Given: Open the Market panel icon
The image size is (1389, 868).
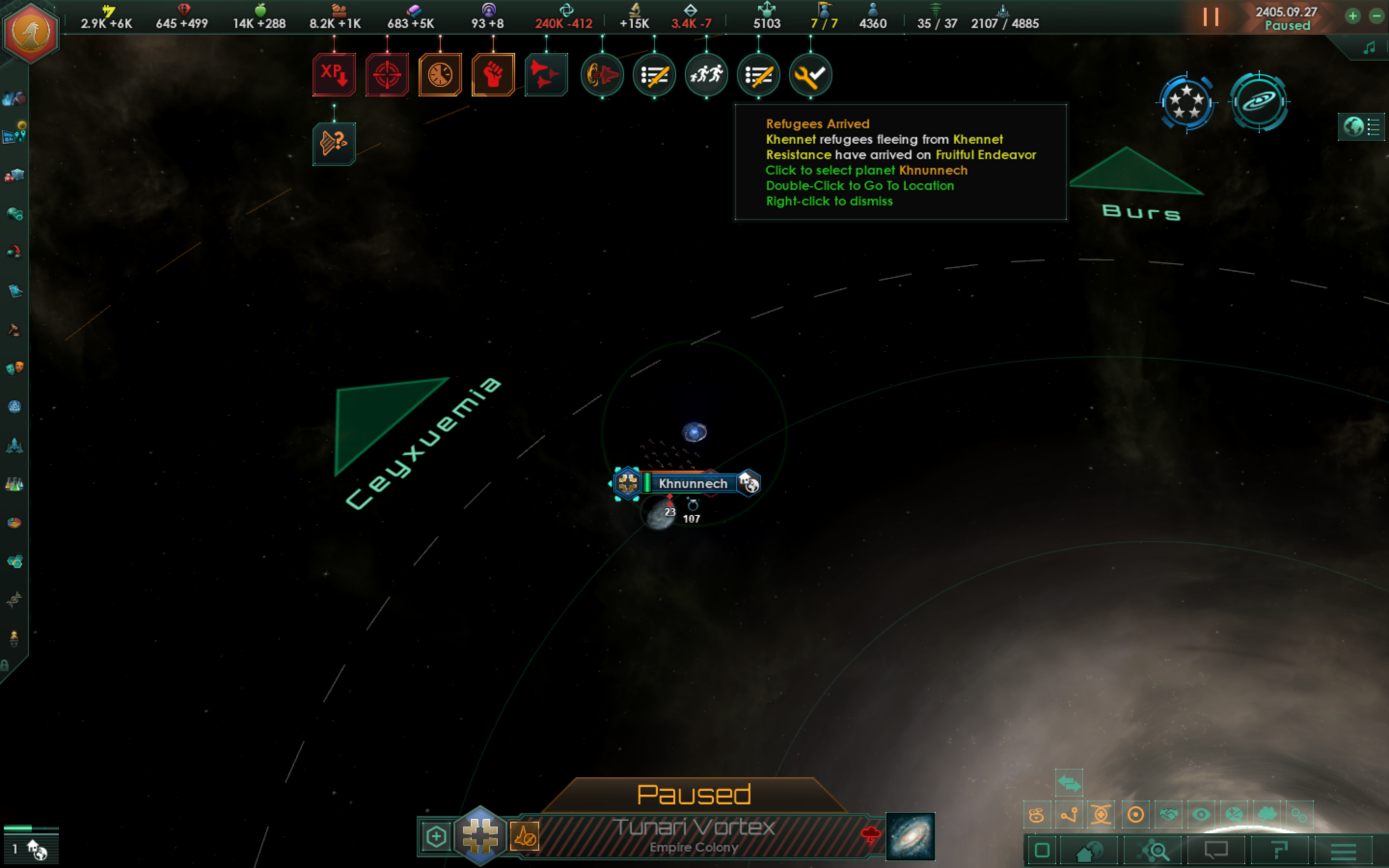Looking at the screenshot, I should (x=14, y=176).
